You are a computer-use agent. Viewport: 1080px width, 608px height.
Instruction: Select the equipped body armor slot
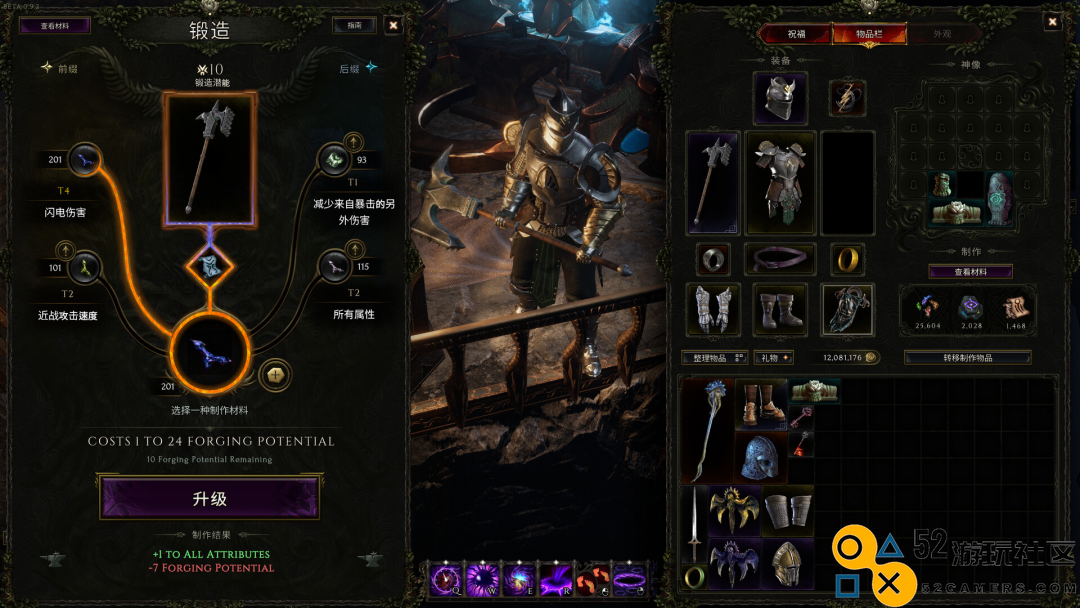[x=780, y=183]
